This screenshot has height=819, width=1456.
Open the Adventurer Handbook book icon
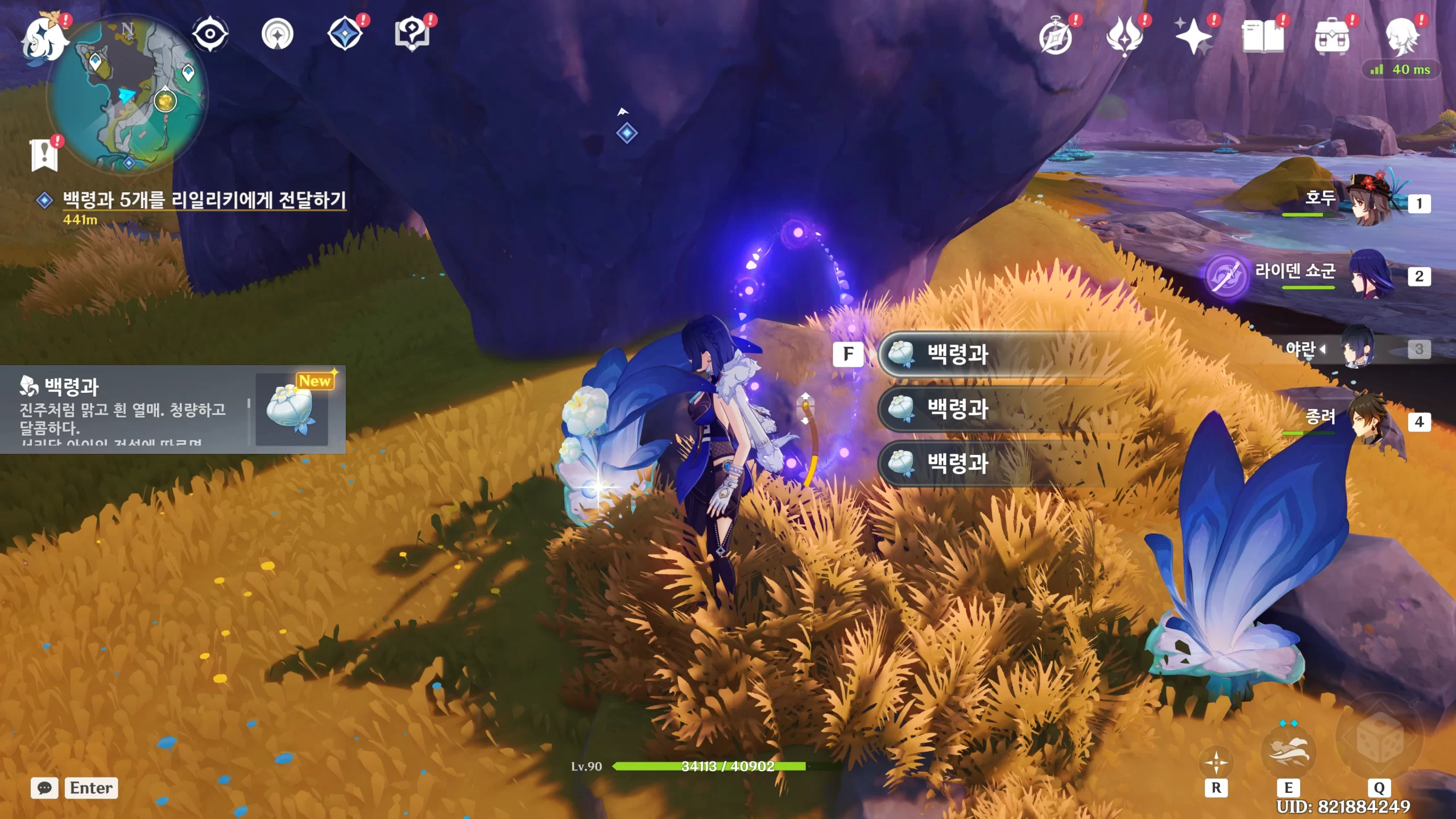tap(1263, 36)
